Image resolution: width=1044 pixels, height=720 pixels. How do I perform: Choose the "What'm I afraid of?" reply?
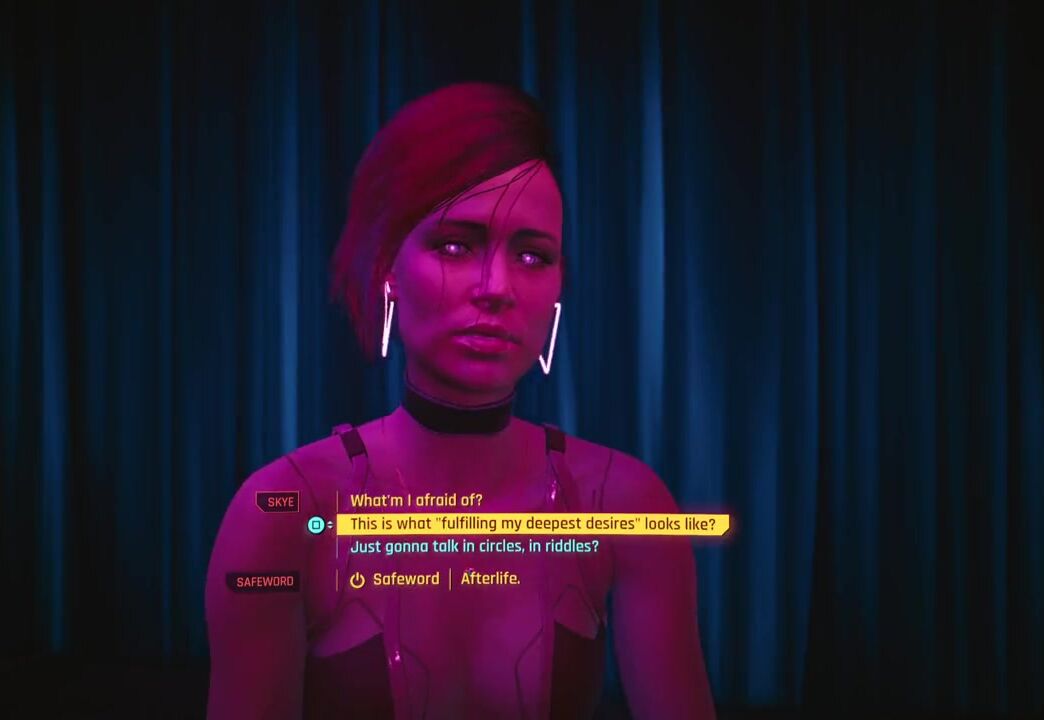tap(416, 501)
